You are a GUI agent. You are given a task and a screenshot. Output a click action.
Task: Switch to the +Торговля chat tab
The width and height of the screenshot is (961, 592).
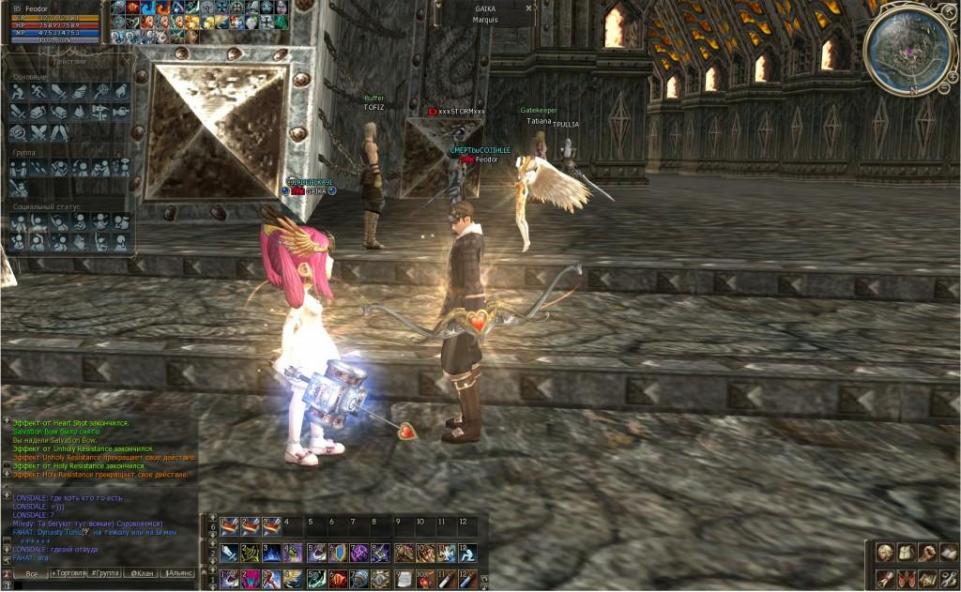click(x=67, y=574)
